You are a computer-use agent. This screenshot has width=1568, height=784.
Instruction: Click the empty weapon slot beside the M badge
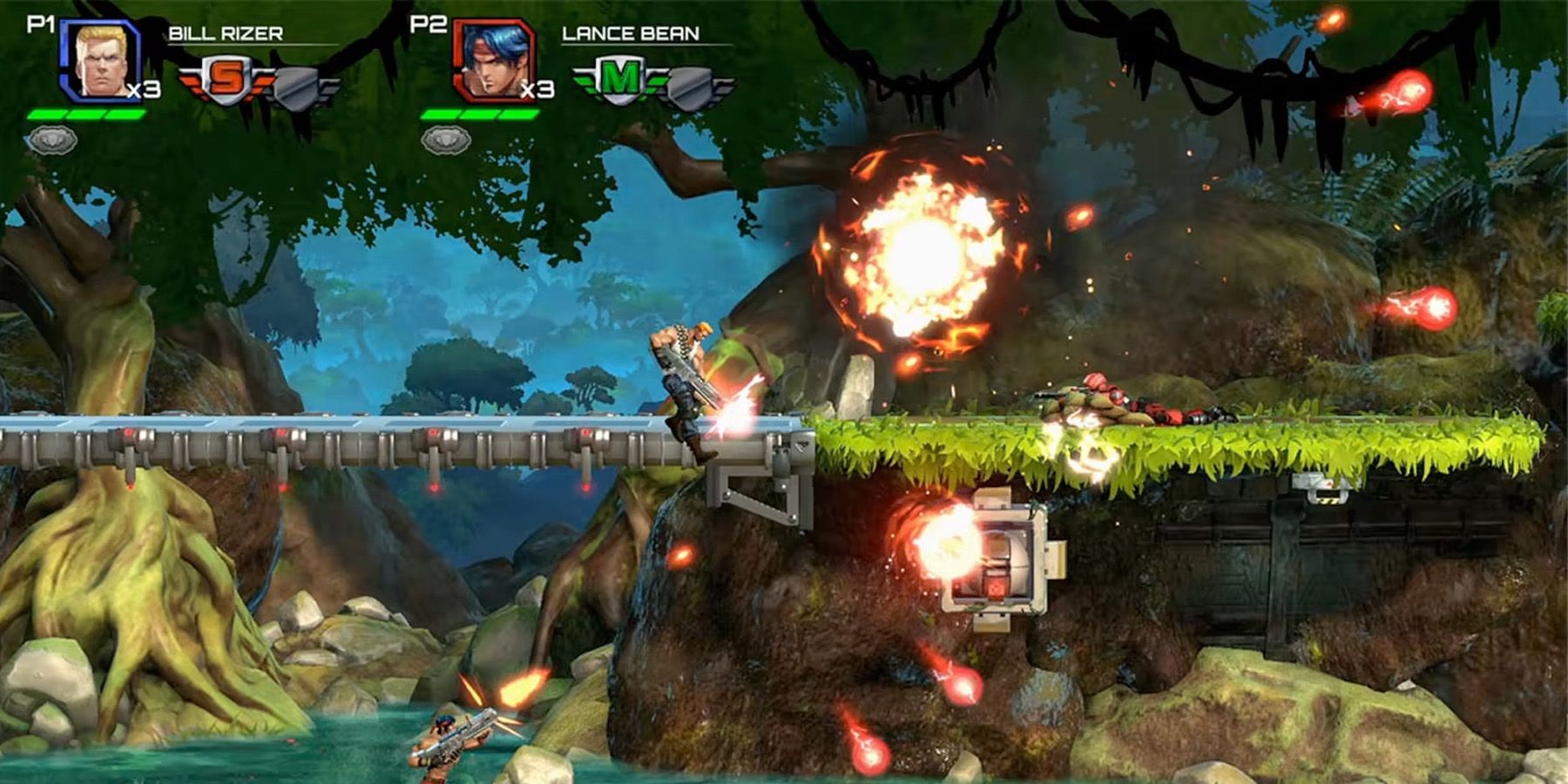(688, 83)
